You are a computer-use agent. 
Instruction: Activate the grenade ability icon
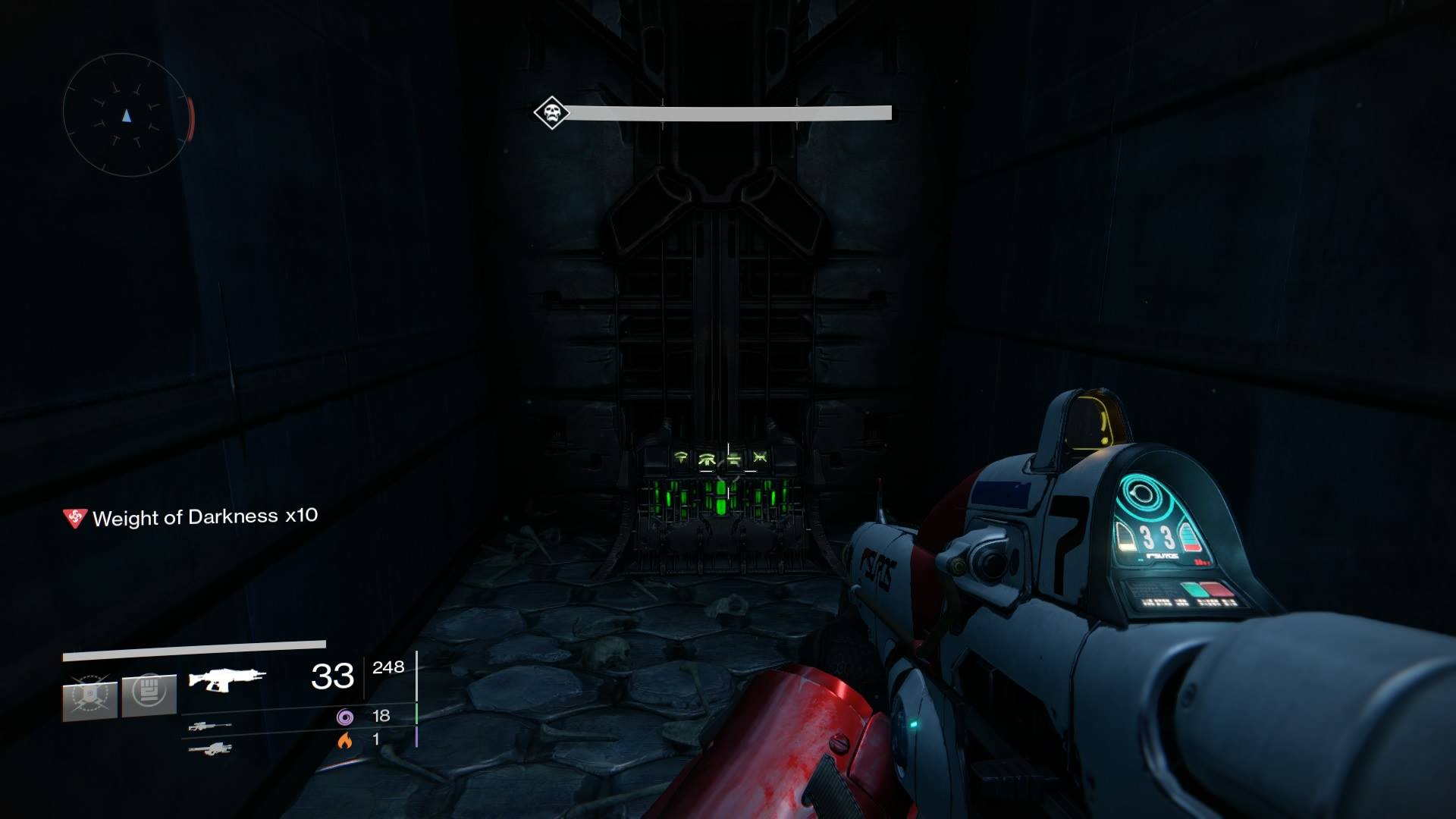(x=89, y=697)
